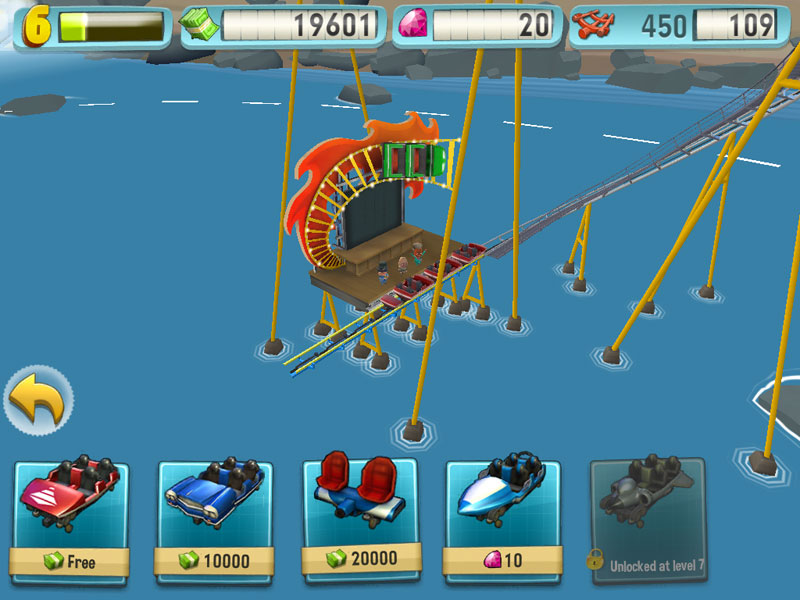Select the free red coaster car
The image size is (800, 600).
click(72, 518)
